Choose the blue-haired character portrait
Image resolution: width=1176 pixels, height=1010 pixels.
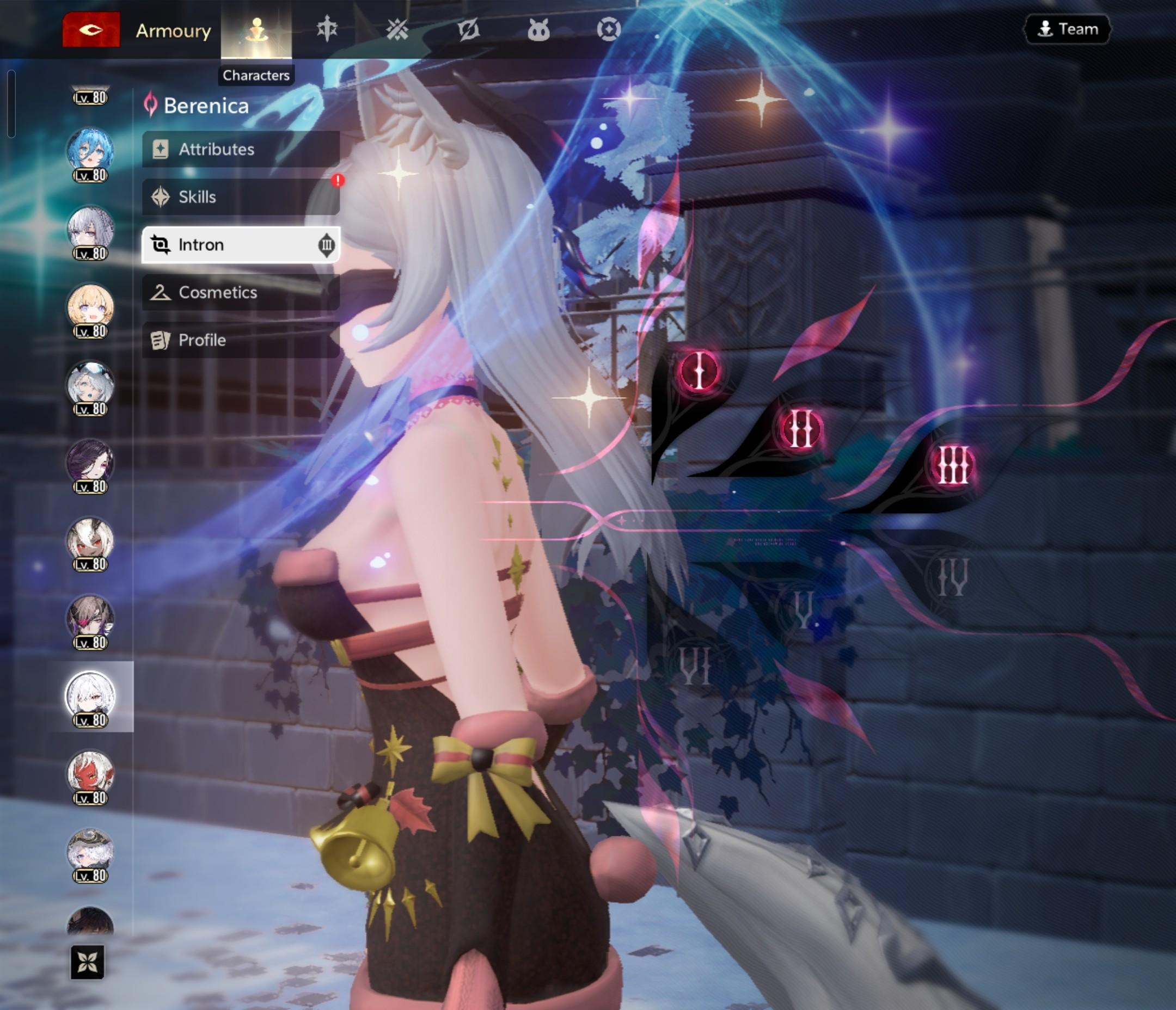pos(90,151)
